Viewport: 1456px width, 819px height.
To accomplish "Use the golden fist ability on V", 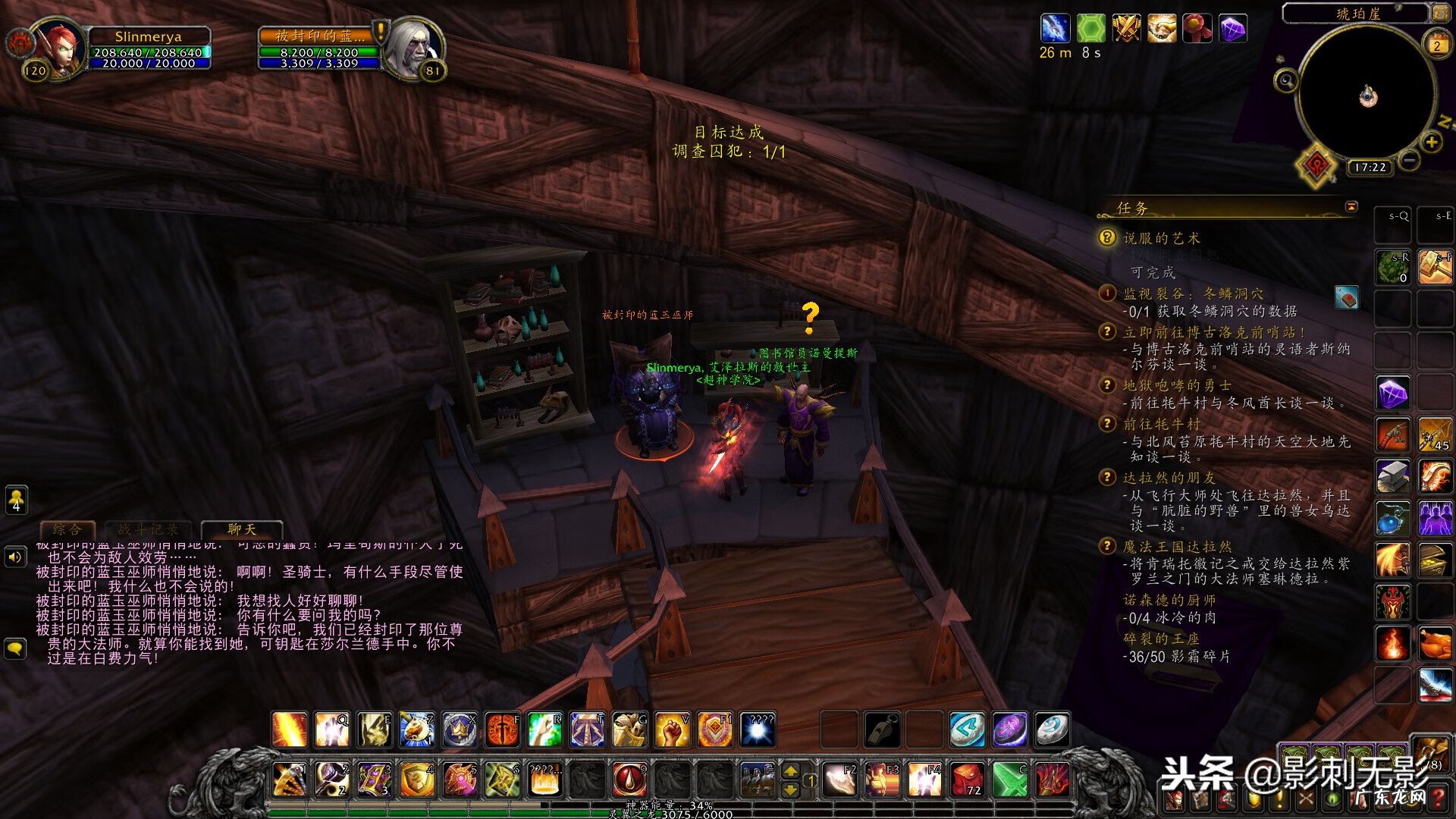I will pyautogui.click(x=672, y=730).
